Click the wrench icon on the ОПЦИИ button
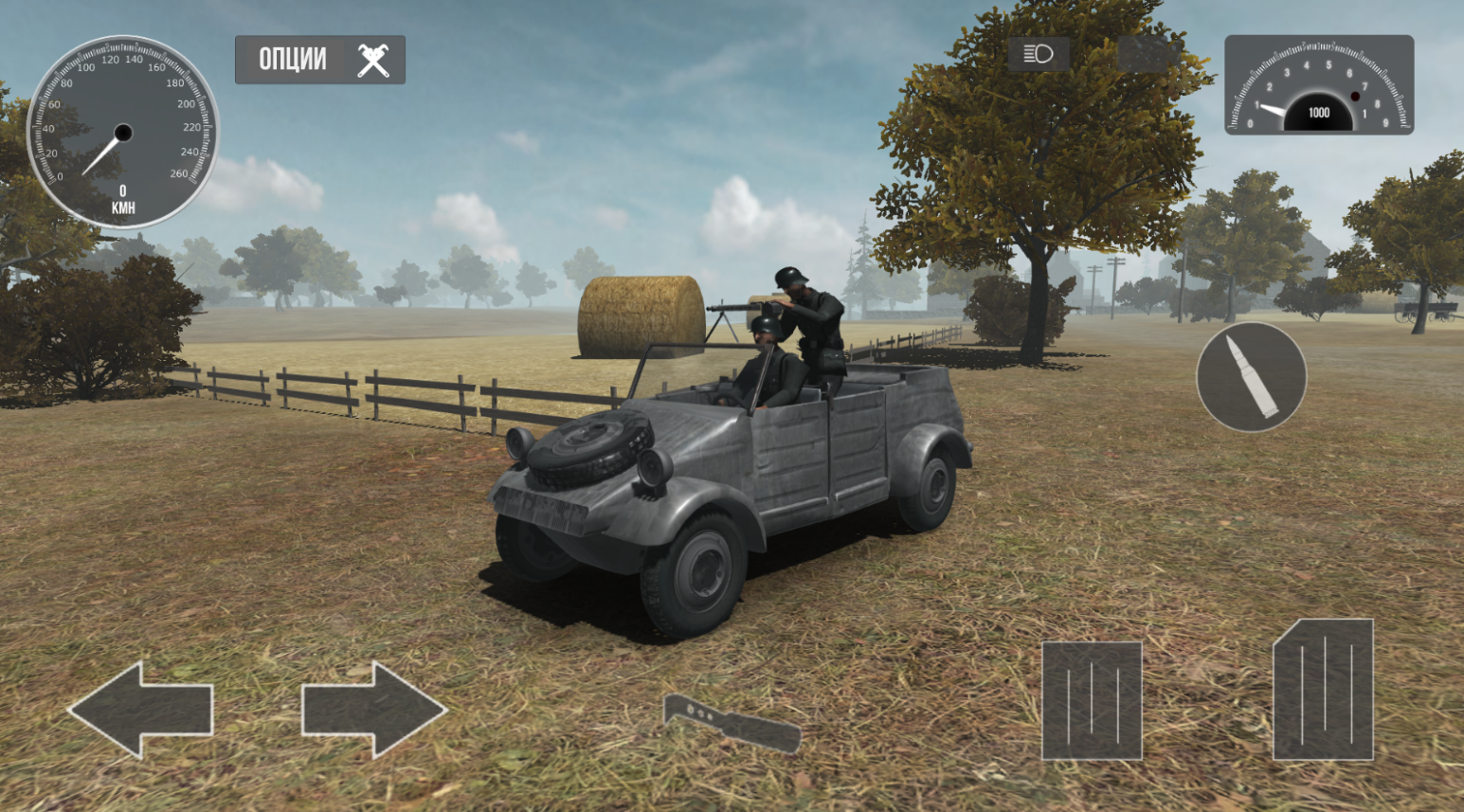Viewport: 1464px width, 812px height. pos(374,59)
